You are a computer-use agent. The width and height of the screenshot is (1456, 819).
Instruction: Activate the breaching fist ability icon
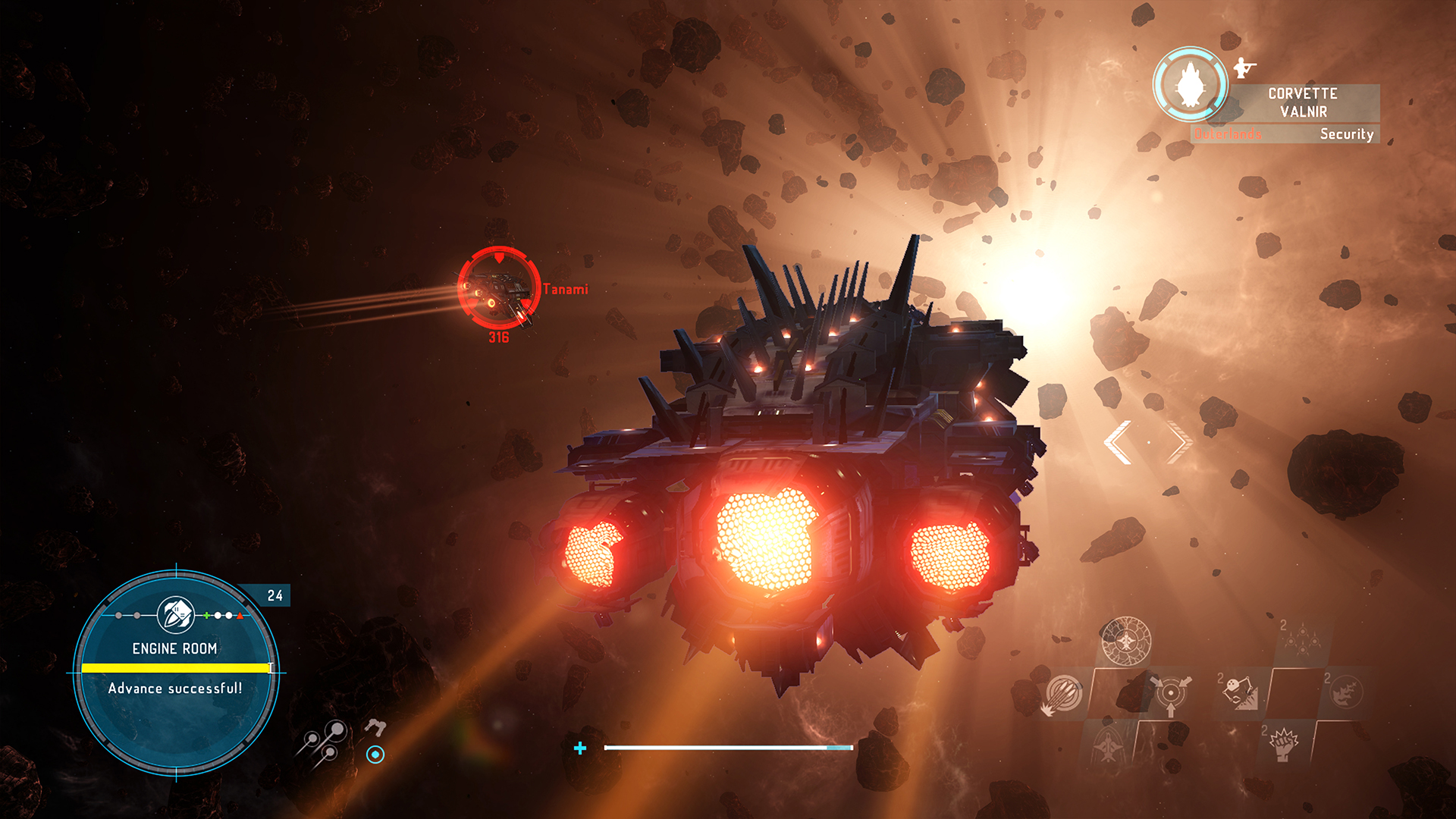coord(1284,744)
